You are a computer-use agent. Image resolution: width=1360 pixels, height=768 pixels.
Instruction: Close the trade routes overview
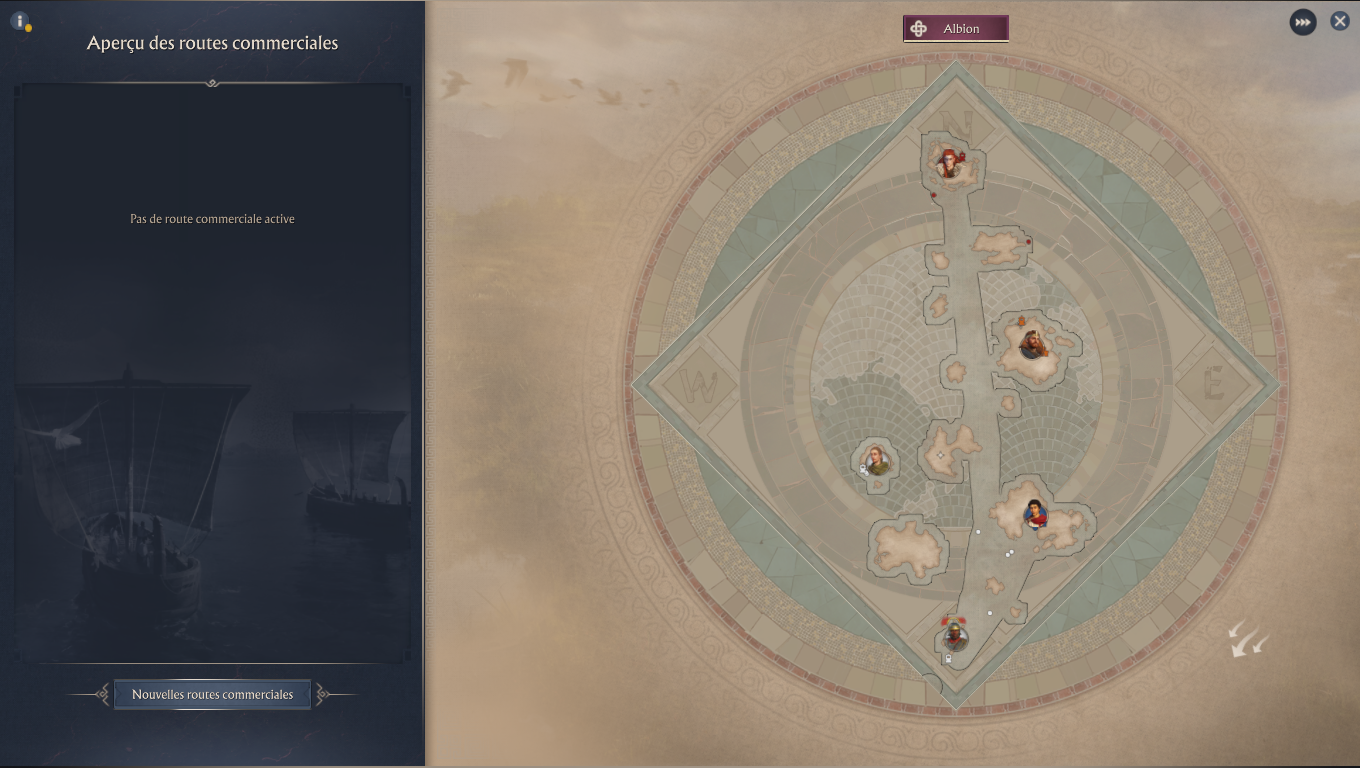[1340, 21]
